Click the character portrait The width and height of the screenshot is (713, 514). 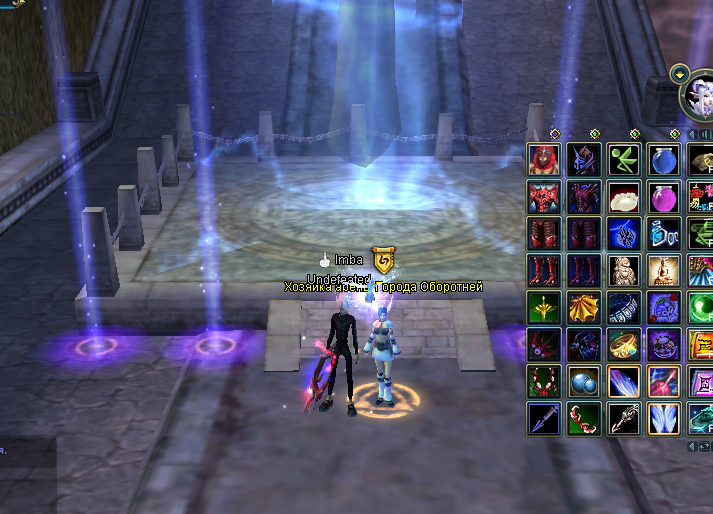698,98
